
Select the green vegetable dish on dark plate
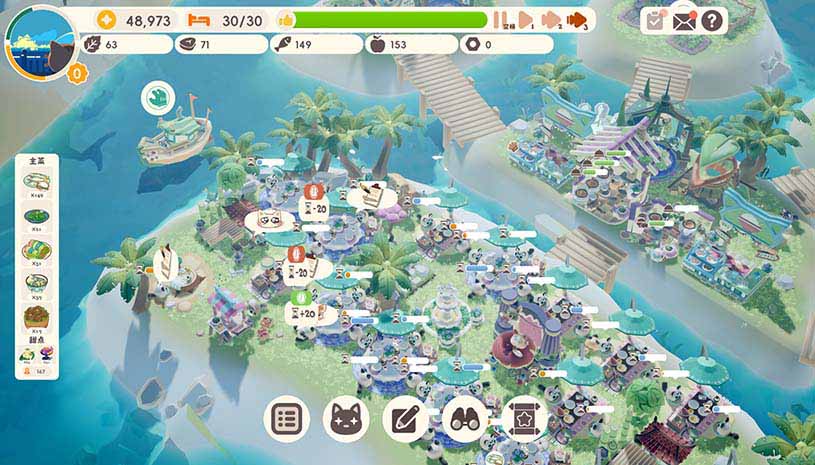pyautogui.click(x=37, y=218)
